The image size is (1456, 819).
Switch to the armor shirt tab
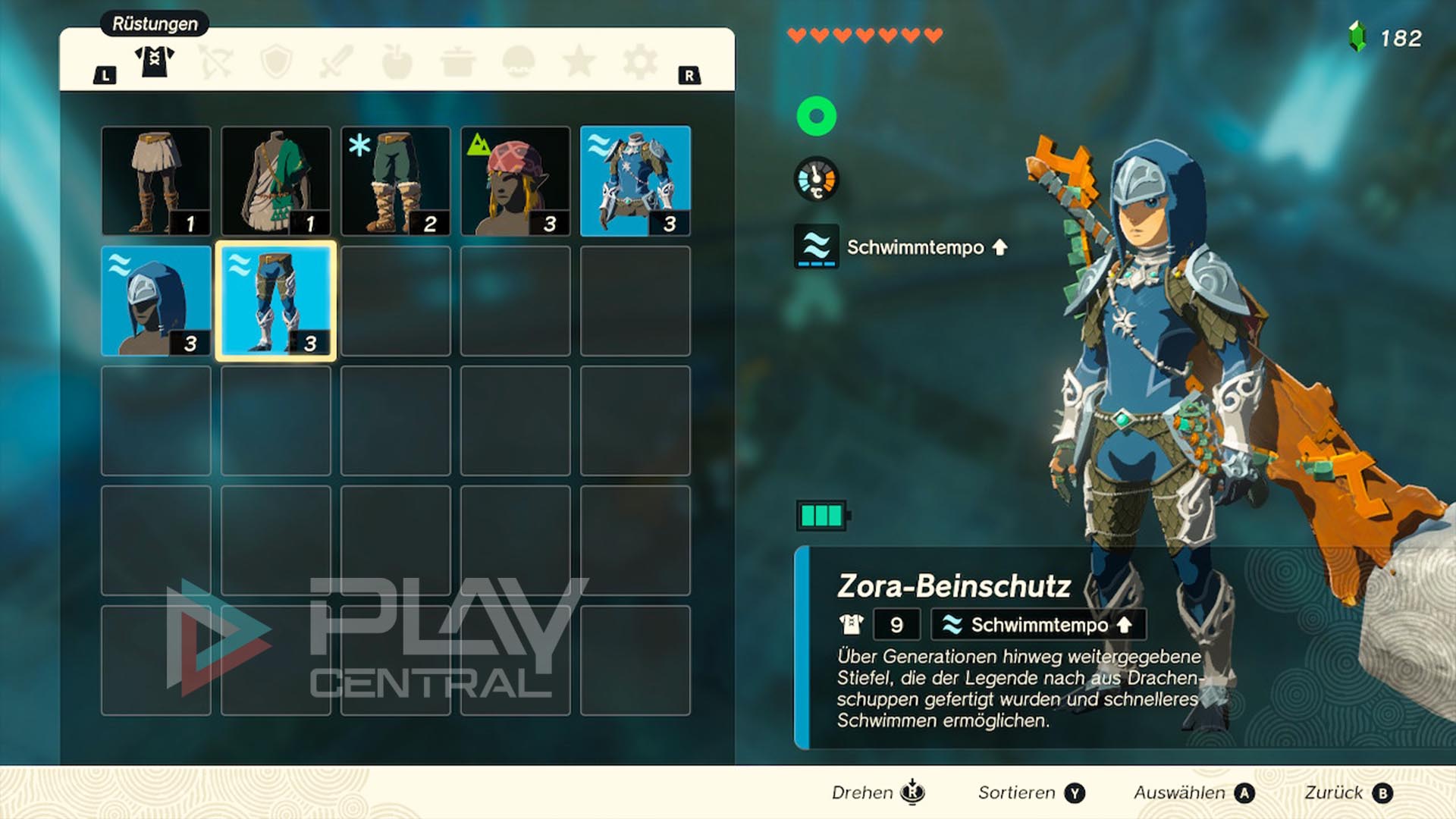point(155,61)
